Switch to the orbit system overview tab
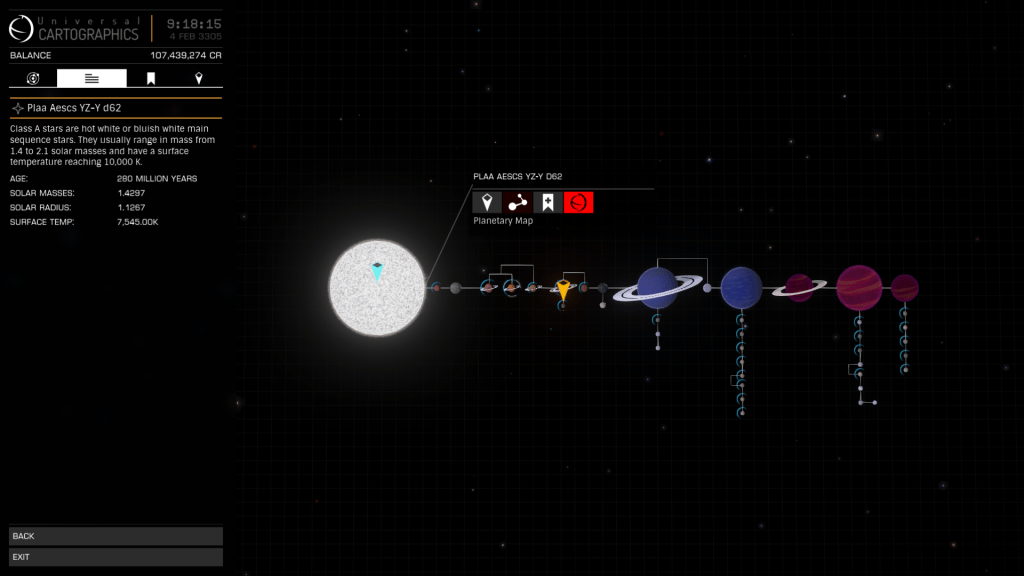The width and height of the screenshot is (1024, 576). [x=33, y=78]
